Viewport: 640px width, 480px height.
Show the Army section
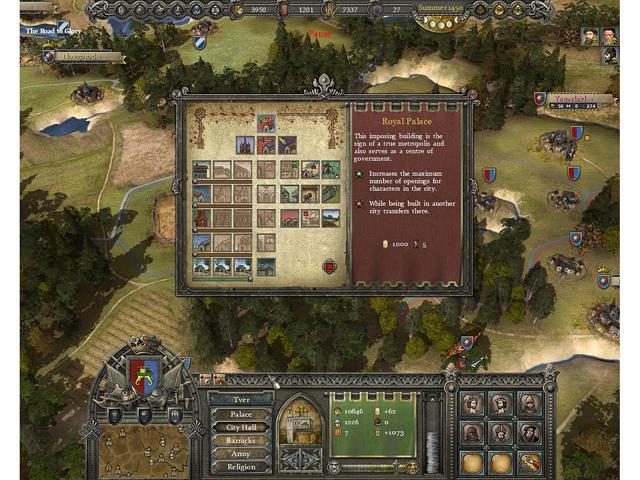[241, 453]
